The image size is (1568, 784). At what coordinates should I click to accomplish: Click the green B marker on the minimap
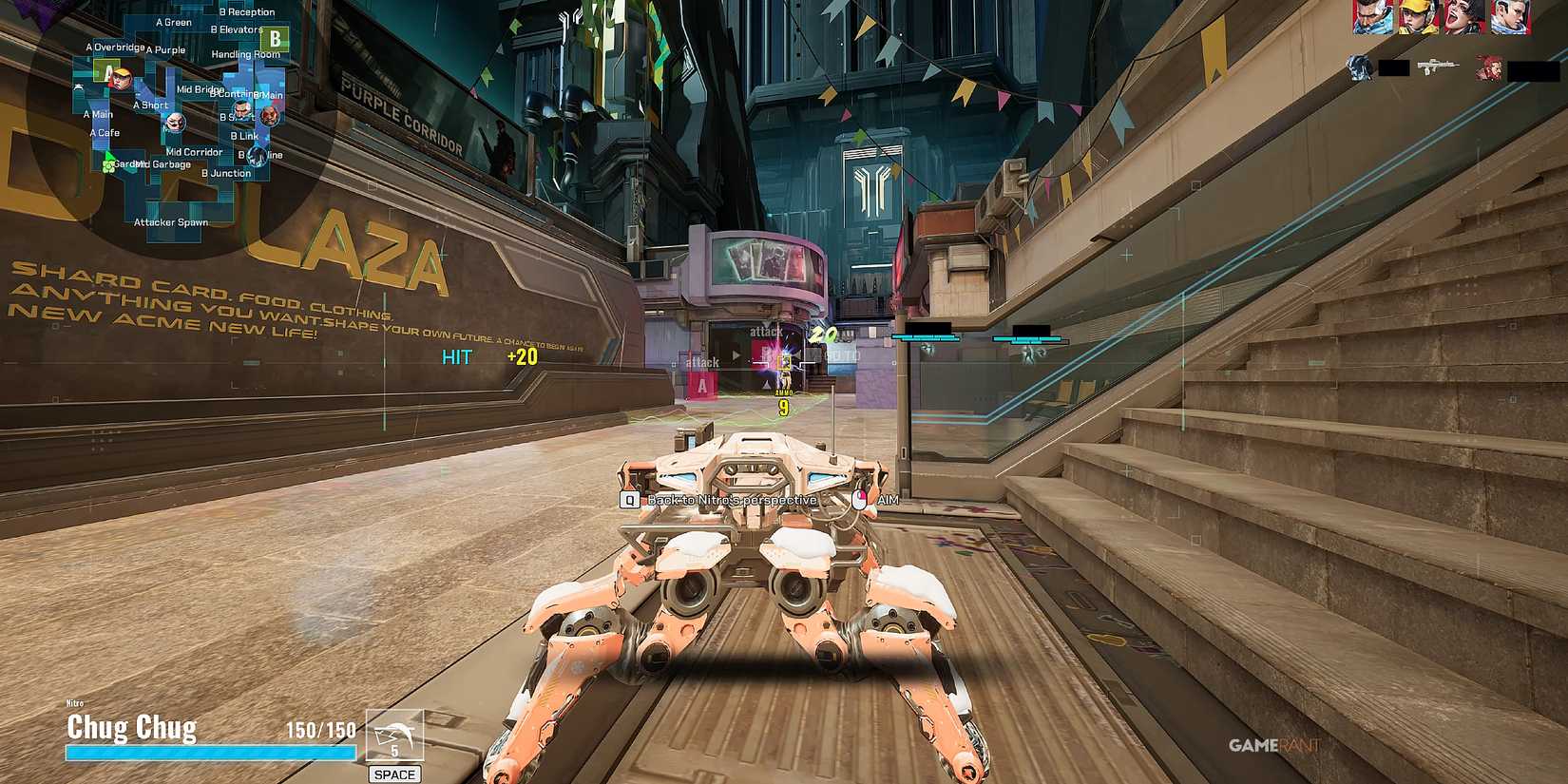[277, 39]
